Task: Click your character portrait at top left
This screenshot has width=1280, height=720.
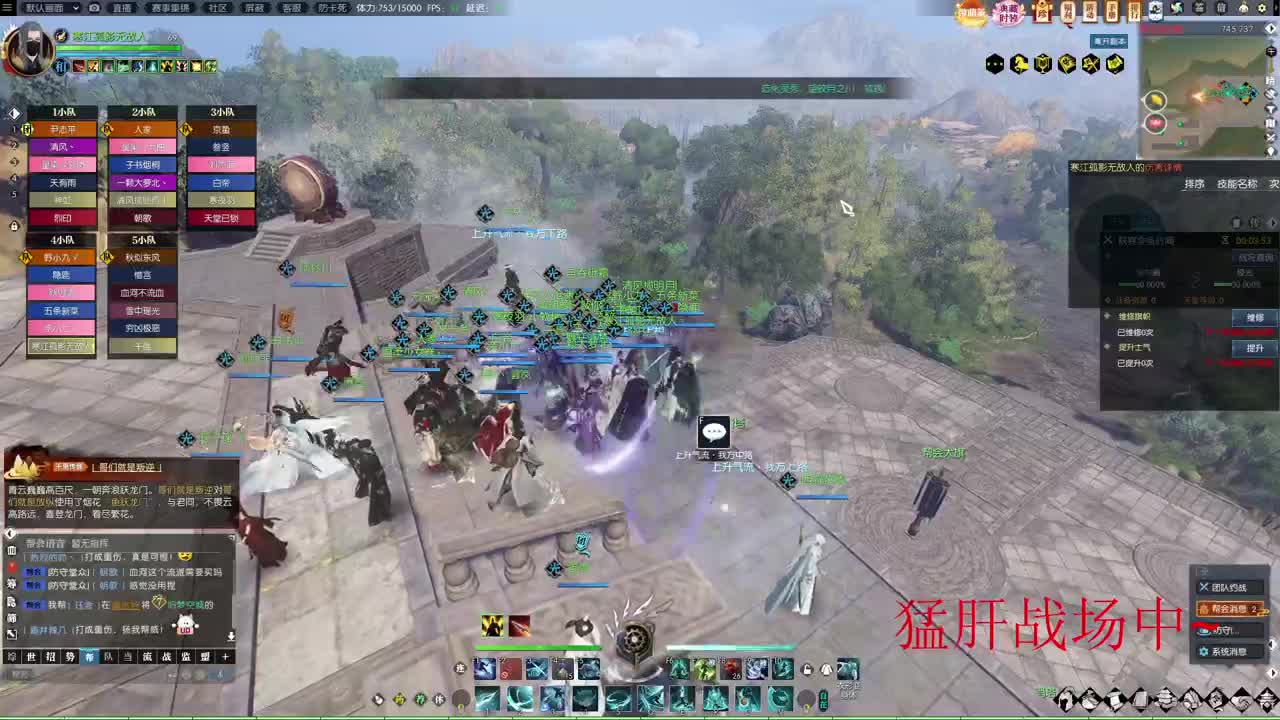Action: point(27,47)
